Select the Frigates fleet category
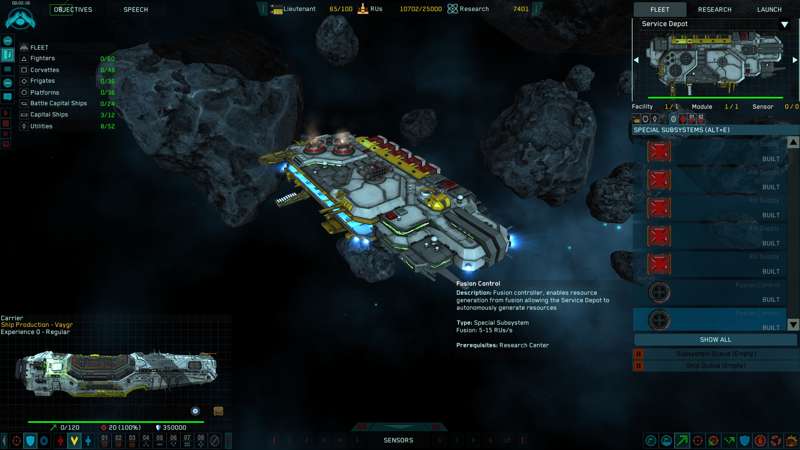Image resolution: width=800 pixels, height=450 pixels. [x=43, y=81]
